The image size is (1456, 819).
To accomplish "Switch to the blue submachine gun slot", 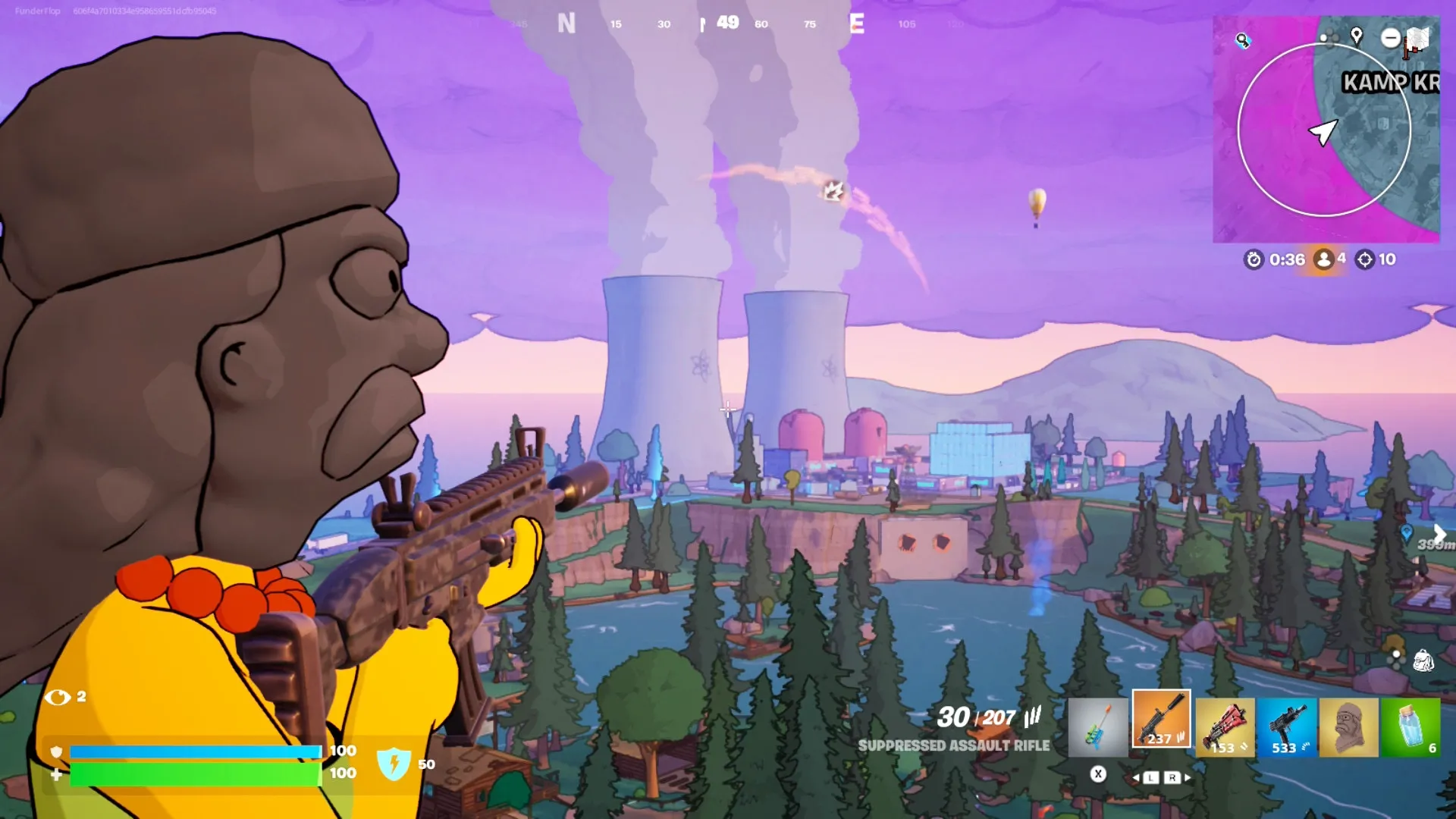I will pos(1287,728).
